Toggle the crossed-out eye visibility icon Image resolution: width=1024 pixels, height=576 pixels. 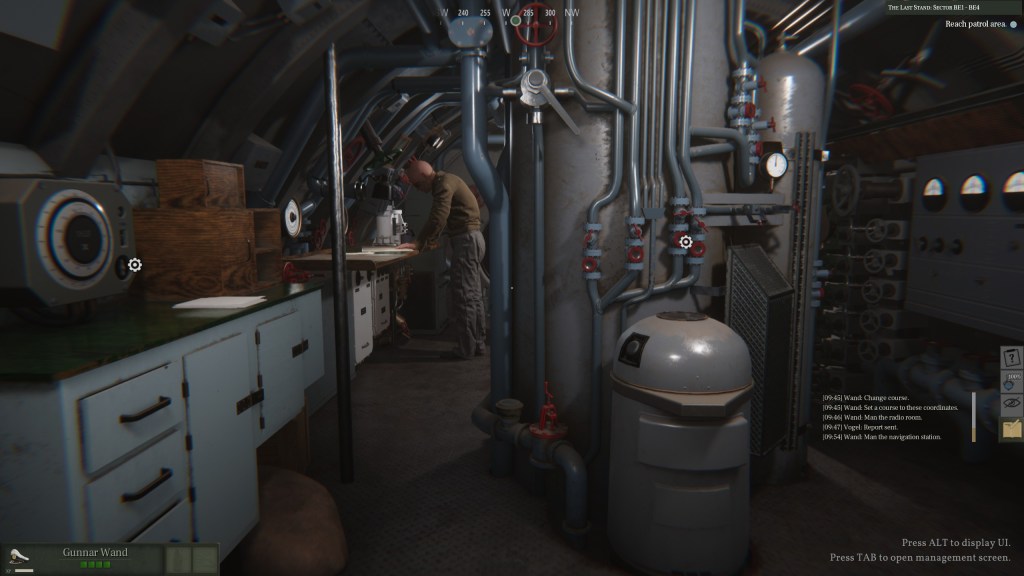(1012, 405)
